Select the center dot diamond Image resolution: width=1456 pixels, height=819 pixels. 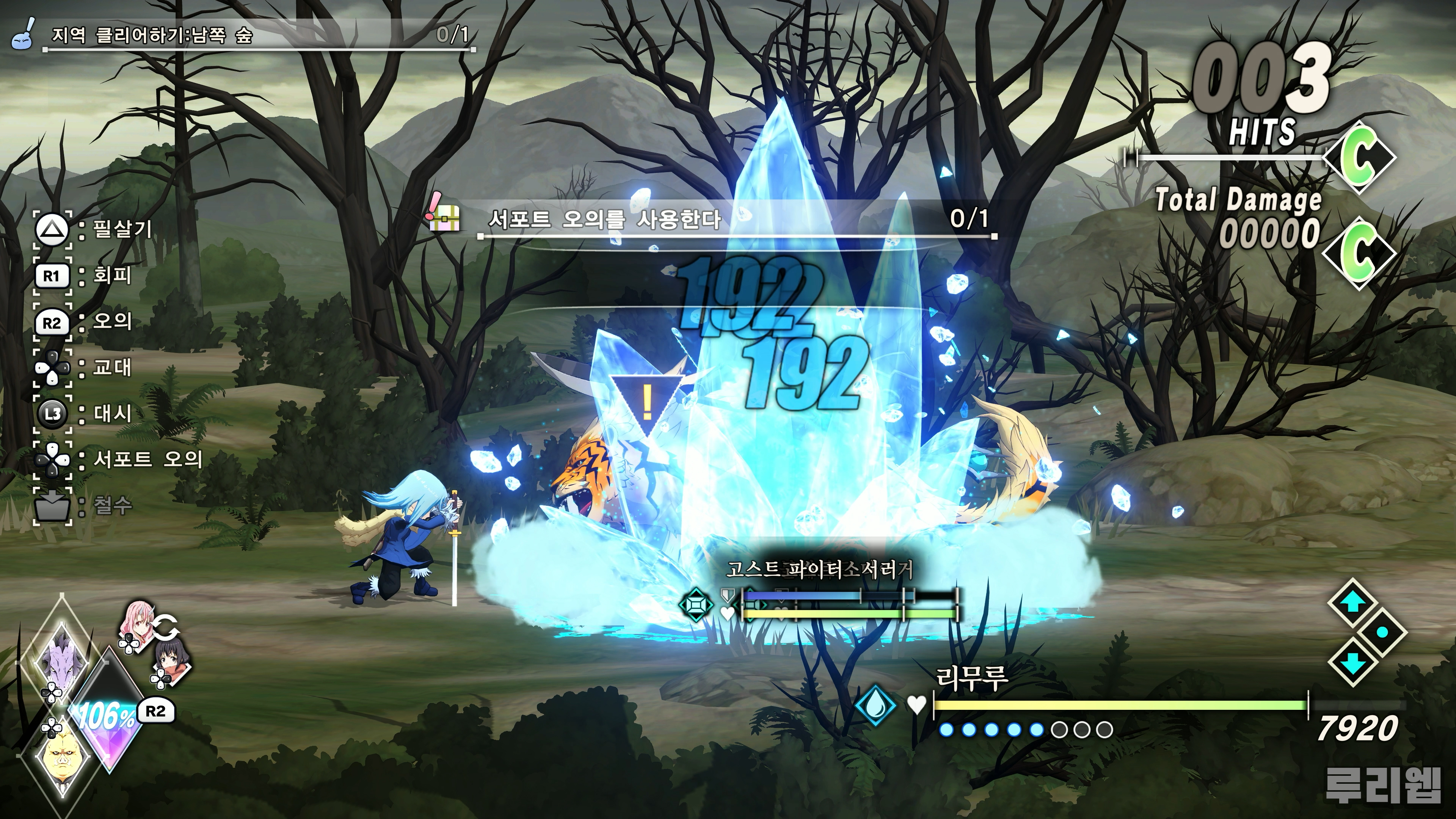pos(1382,632)
